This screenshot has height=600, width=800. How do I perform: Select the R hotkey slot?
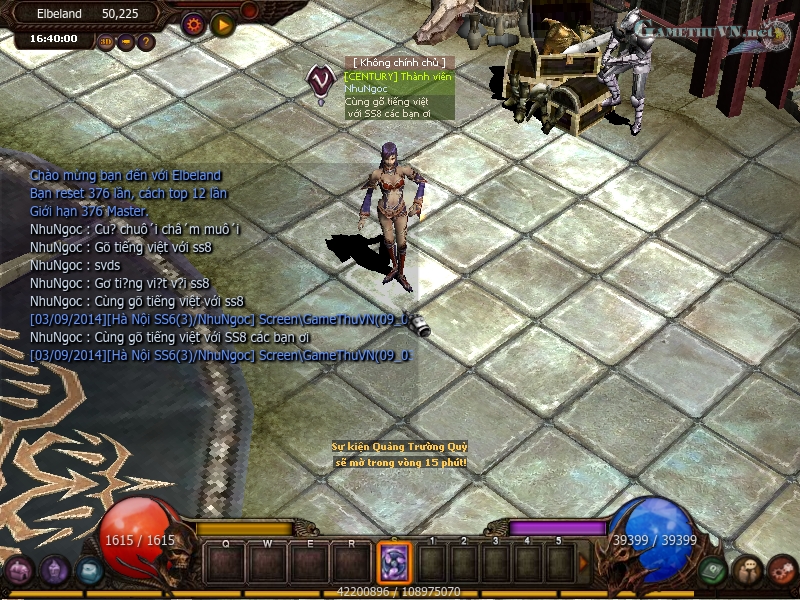(x=352, y=563)
